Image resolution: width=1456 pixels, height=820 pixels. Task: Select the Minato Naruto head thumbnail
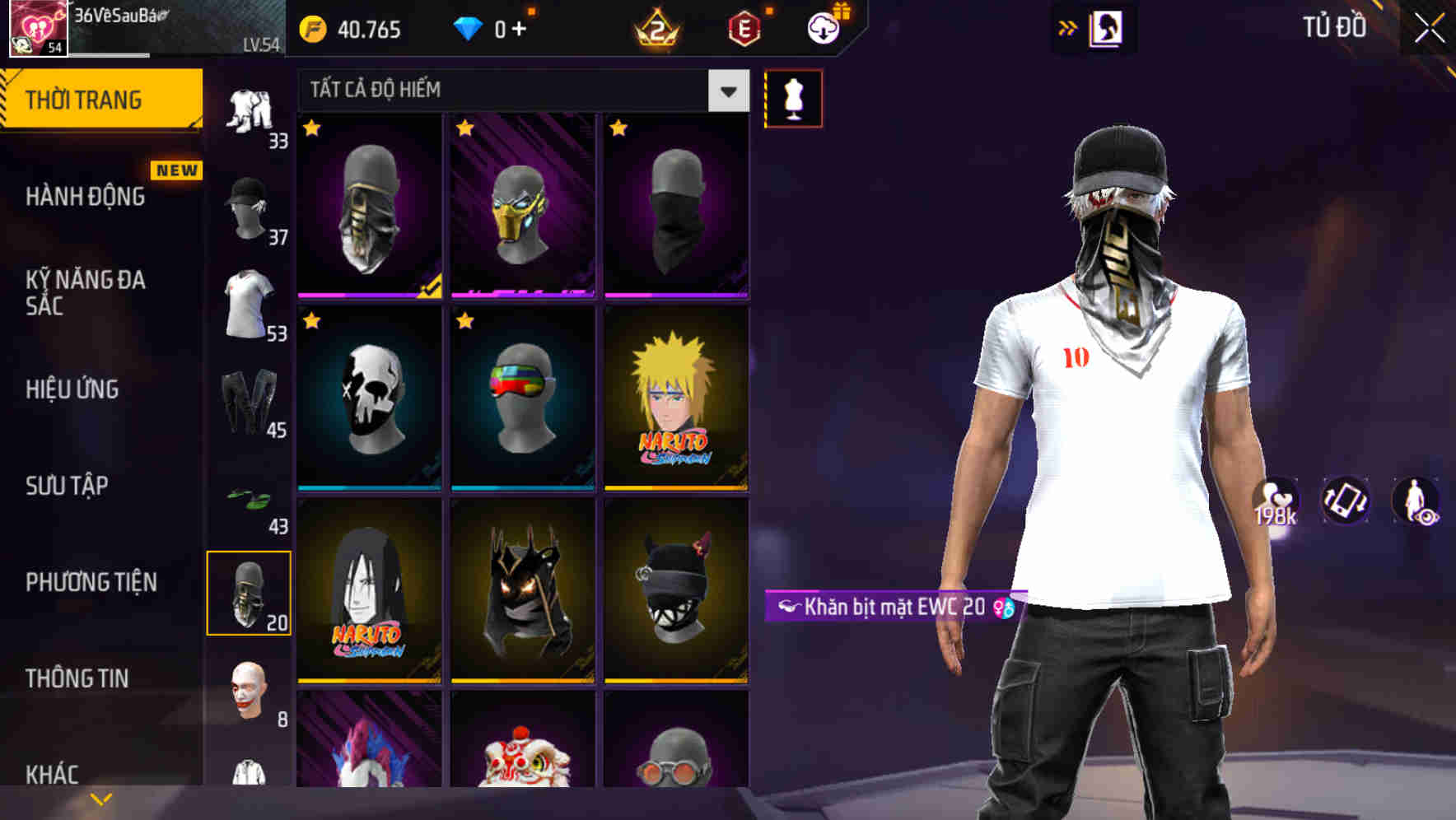coord(676,398)
